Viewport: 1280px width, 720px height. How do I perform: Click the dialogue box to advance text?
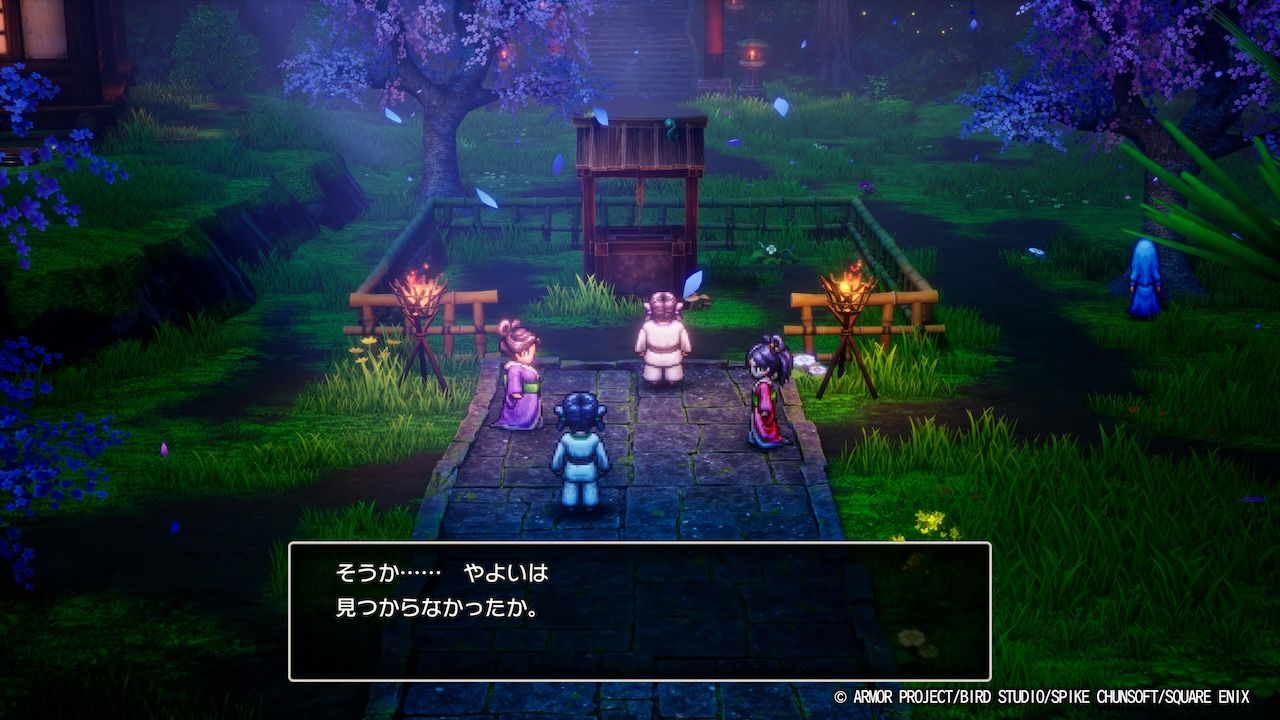(x=639, y=611)
